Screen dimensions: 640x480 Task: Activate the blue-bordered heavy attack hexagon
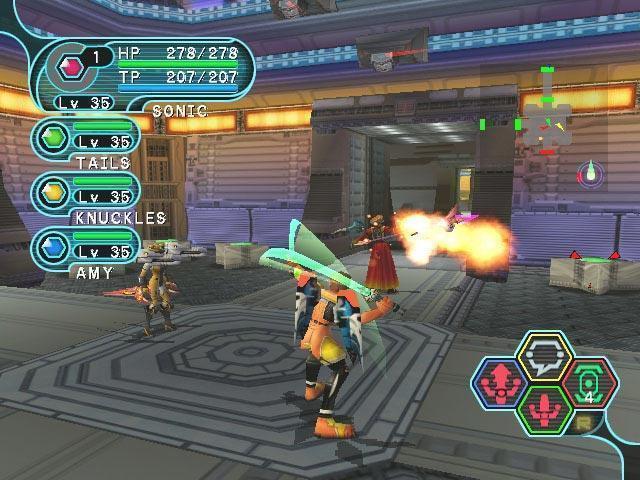point(501,384)
